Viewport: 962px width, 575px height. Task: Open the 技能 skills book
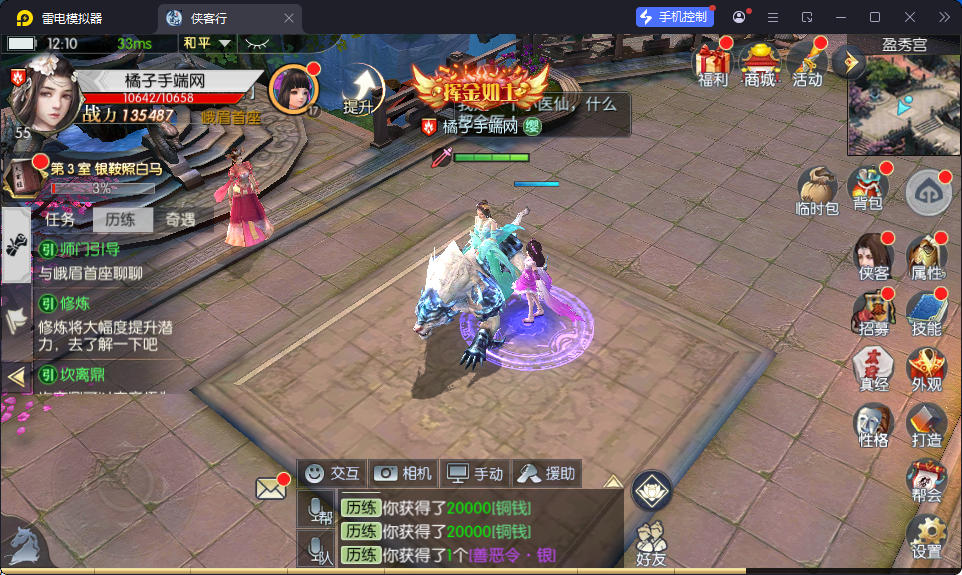coord(926,313)
